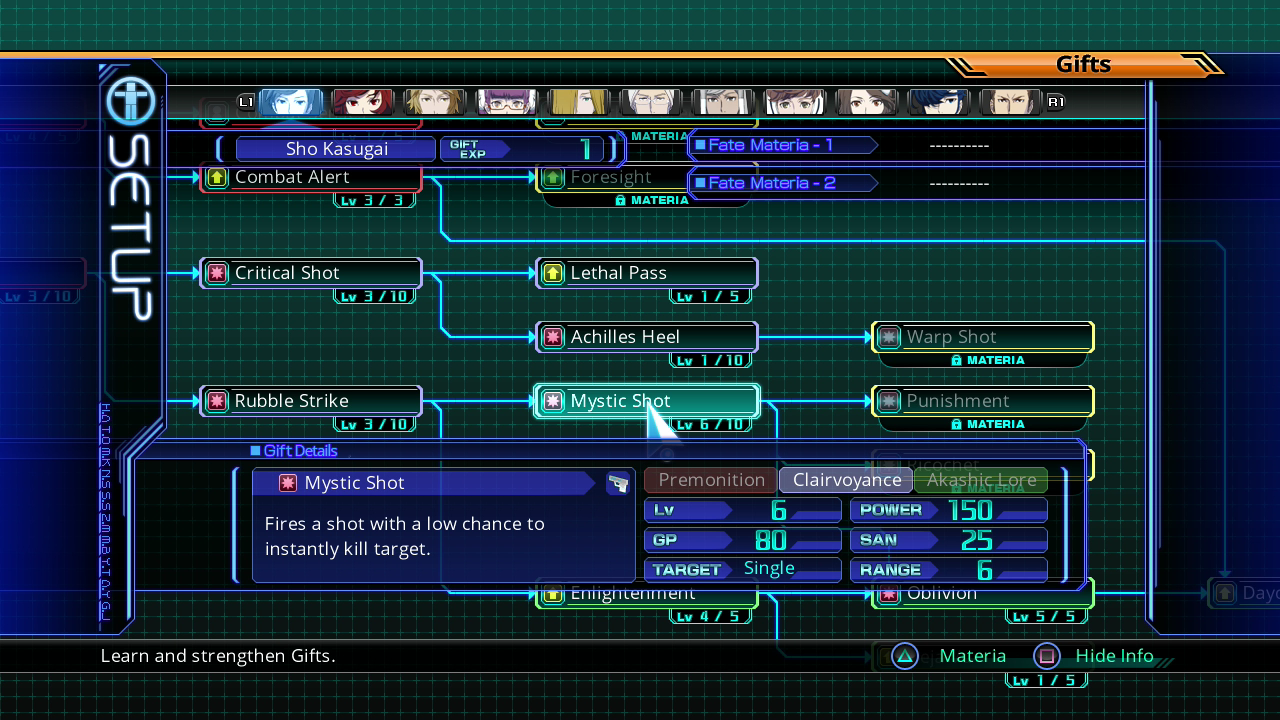Pick Sho Kasugai's blue portrait

tap(291, 102)
